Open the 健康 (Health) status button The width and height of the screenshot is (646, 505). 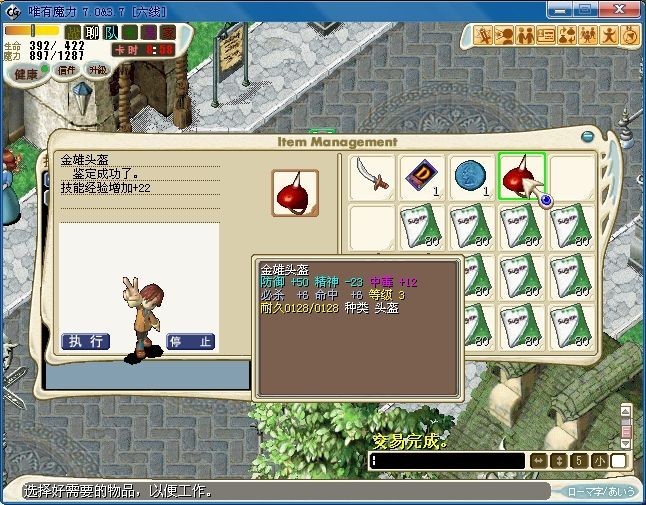26,74
